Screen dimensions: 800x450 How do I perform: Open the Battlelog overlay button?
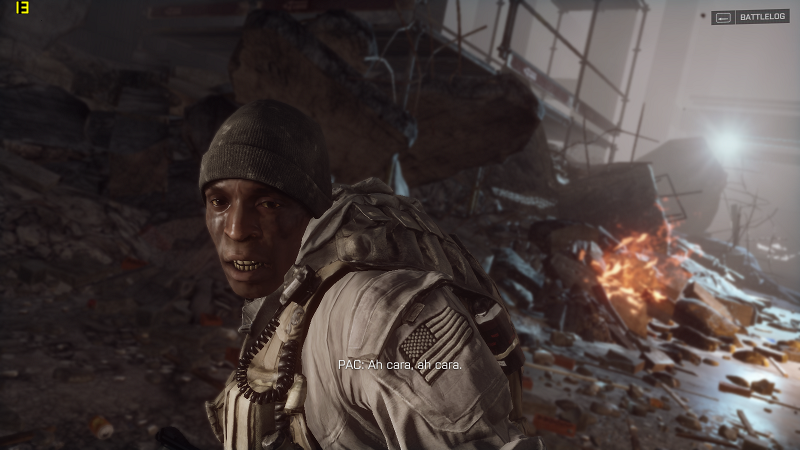750,17
